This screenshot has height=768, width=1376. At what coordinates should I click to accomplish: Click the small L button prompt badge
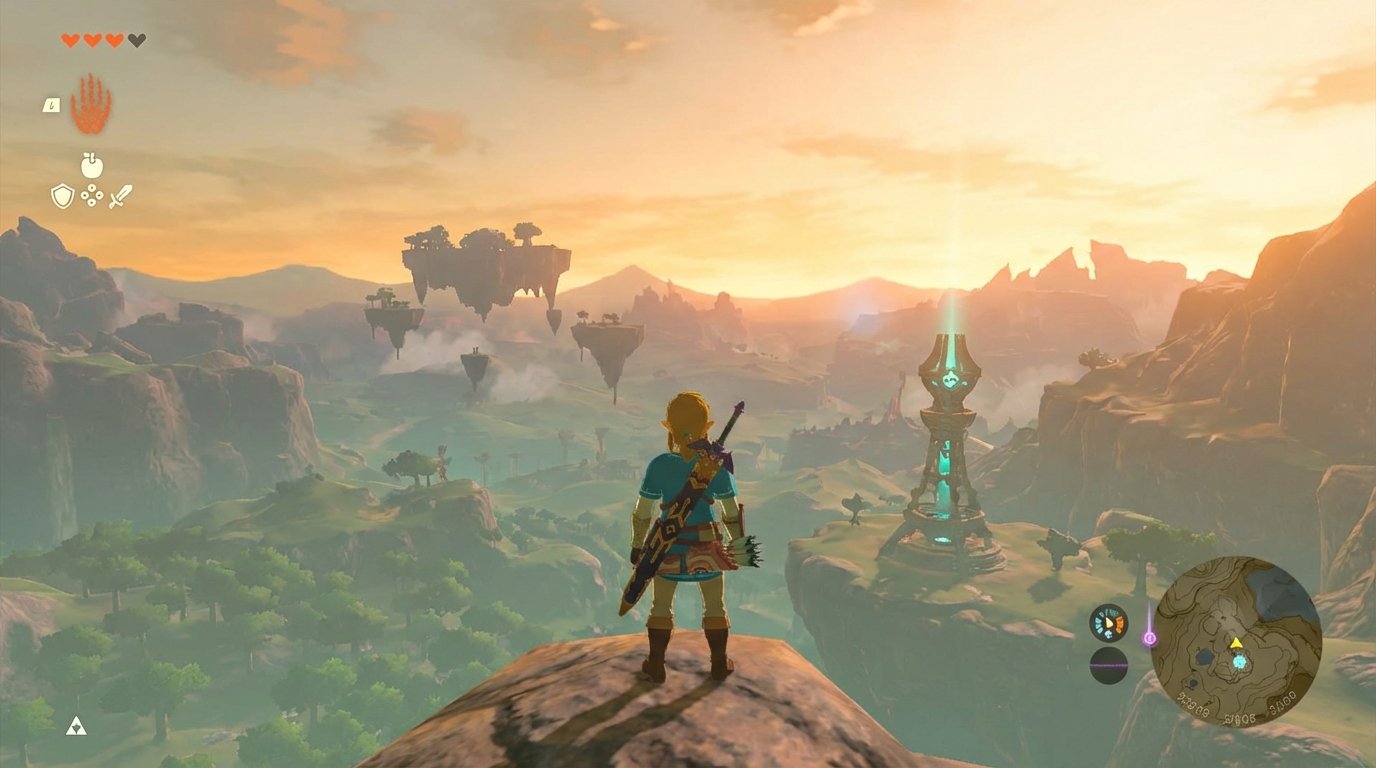[x=51, y=105]
